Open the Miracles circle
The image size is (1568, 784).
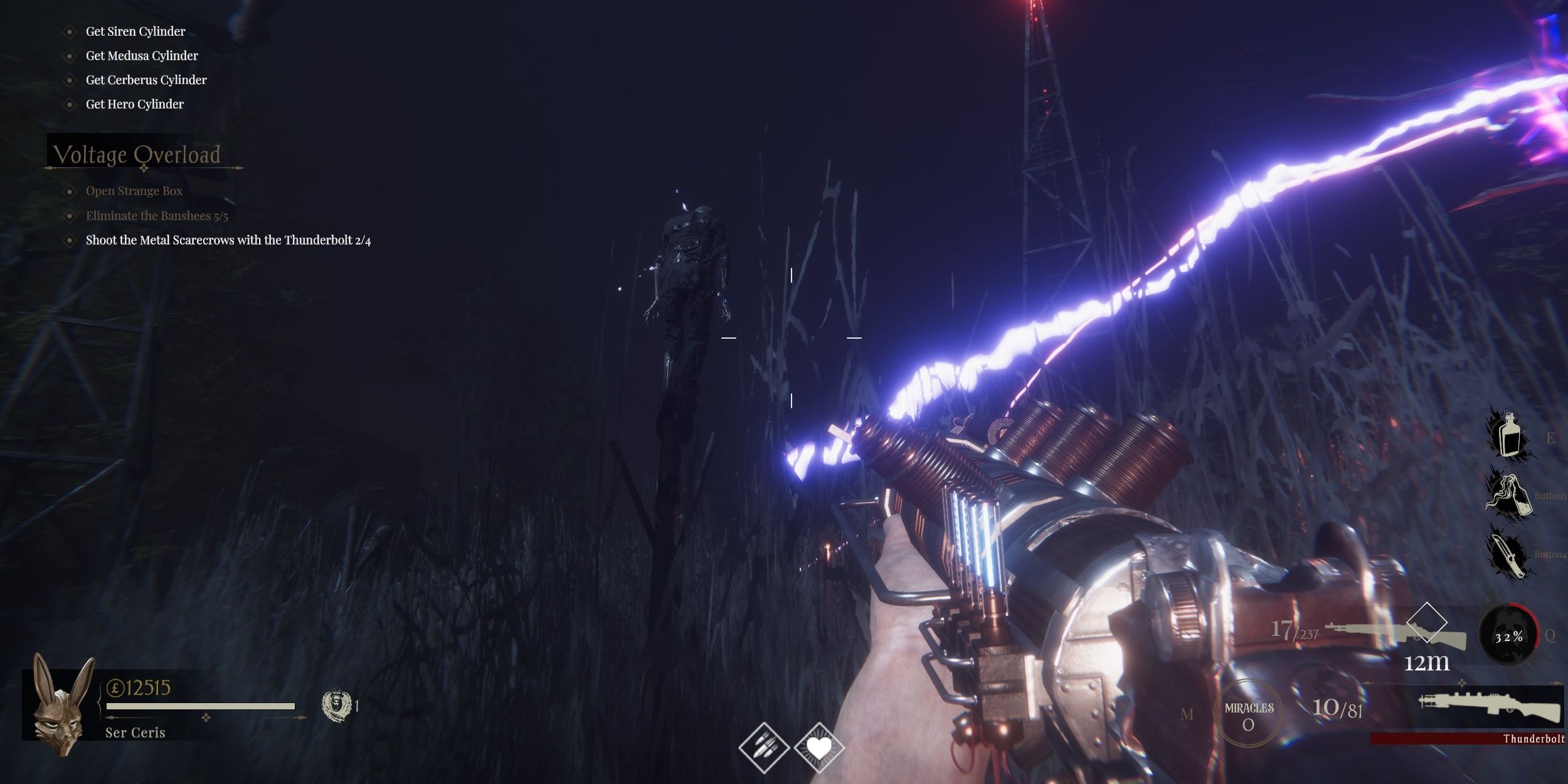click(x=1248, y=714)
